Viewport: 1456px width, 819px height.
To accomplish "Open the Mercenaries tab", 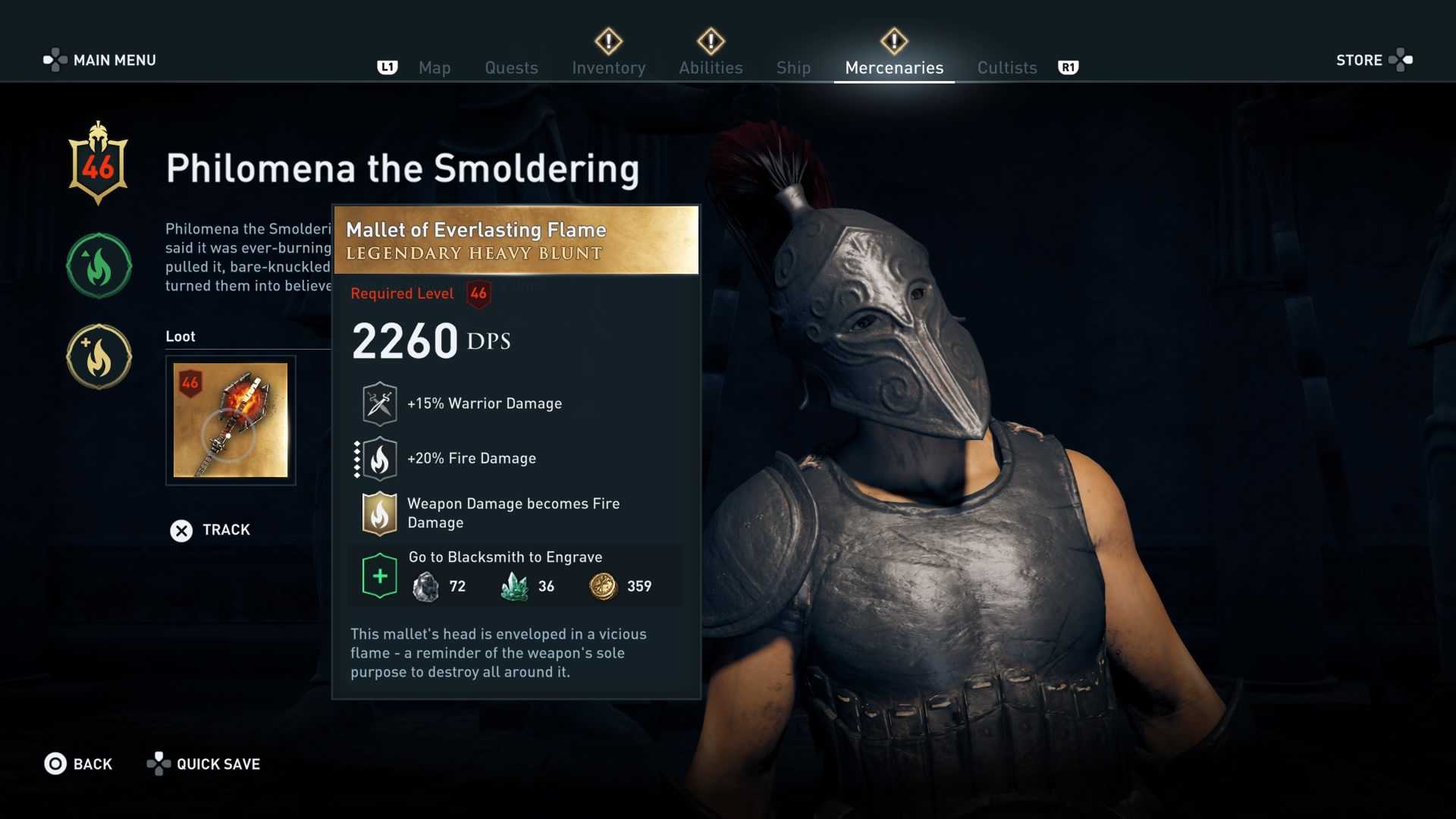I will pos(894,67).
